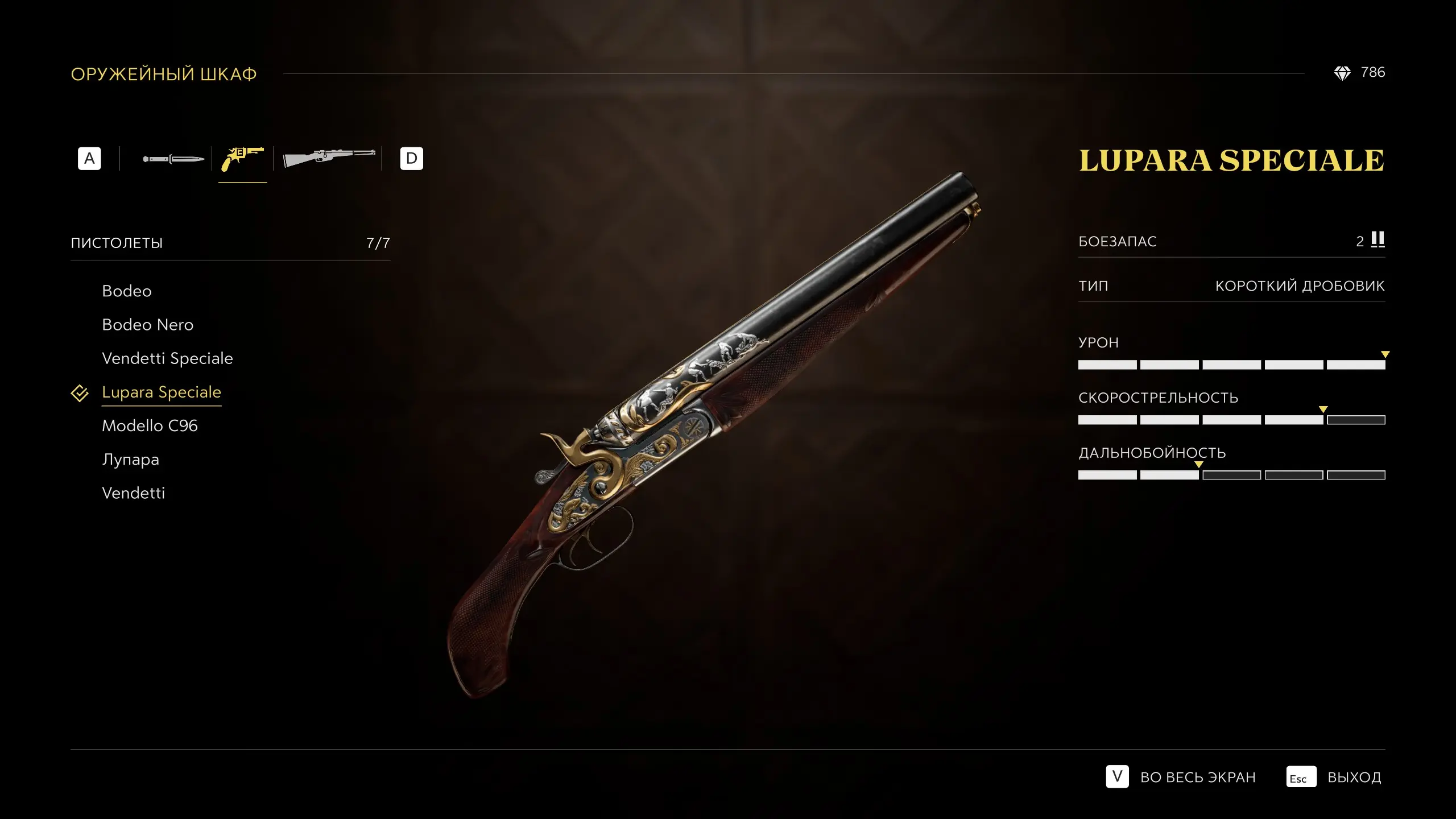Select Vendetti Speciale from the list
The height and width of the screenshot is (819, 1456).
coord(167,358)
